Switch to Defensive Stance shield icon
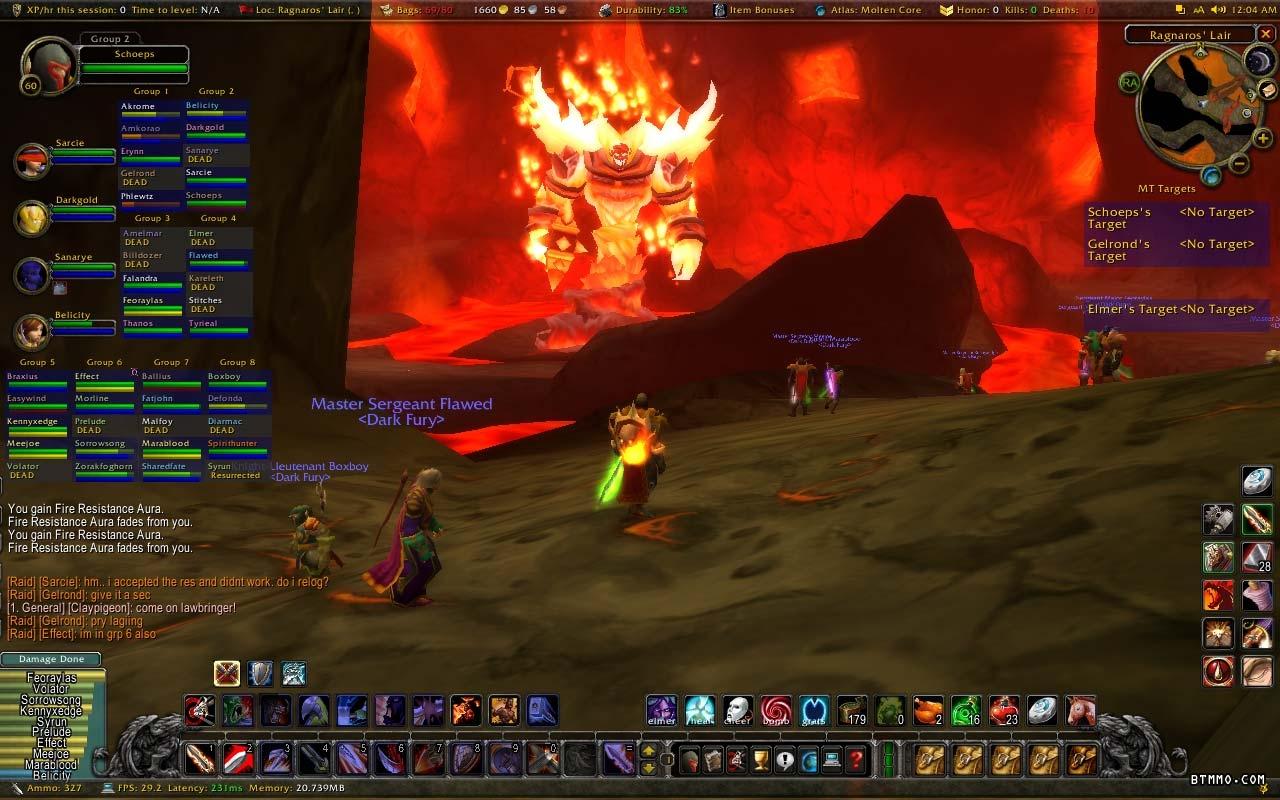The height and width of the screenshot is (800, 1280). (260, 673)
